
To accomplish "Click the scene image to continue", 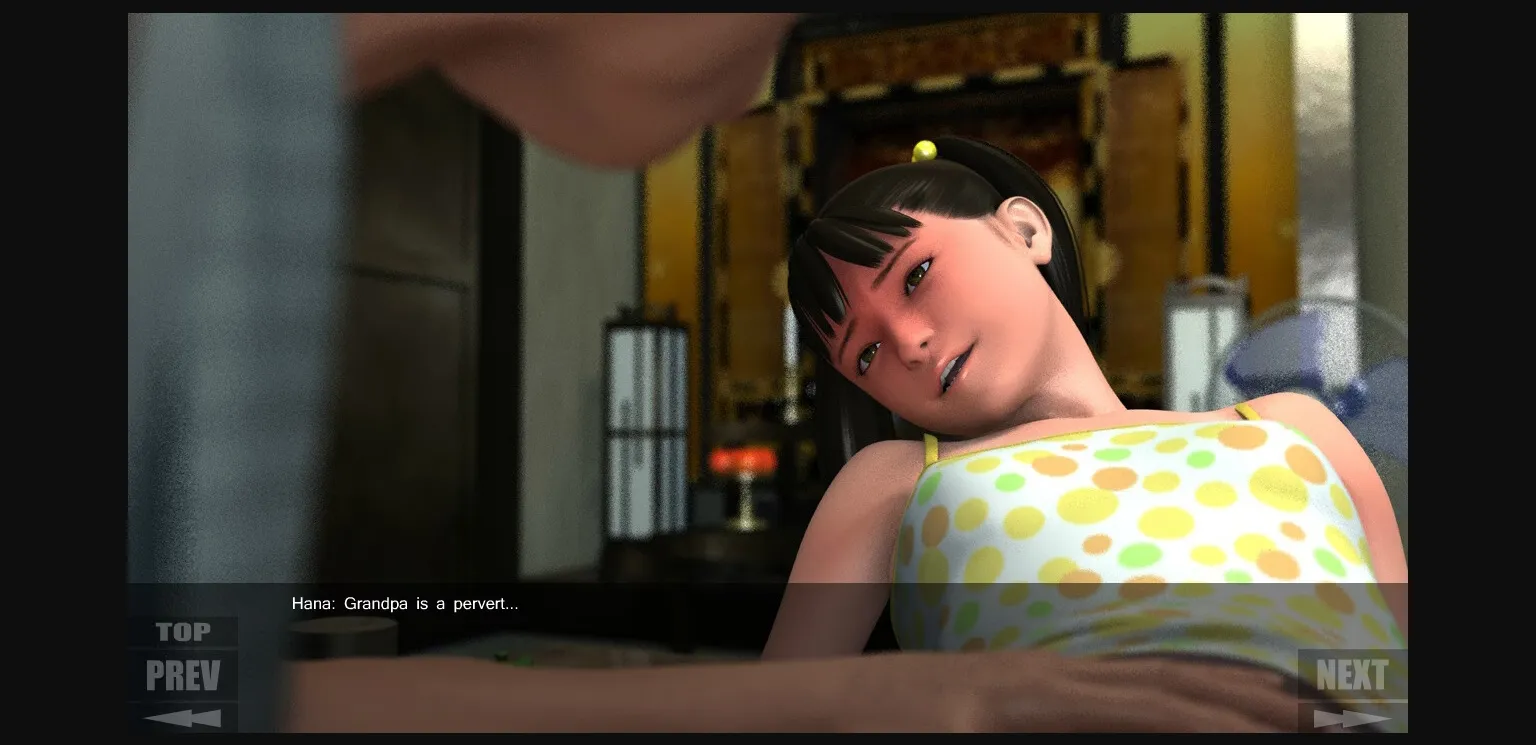I will click(x=768, y=300).
